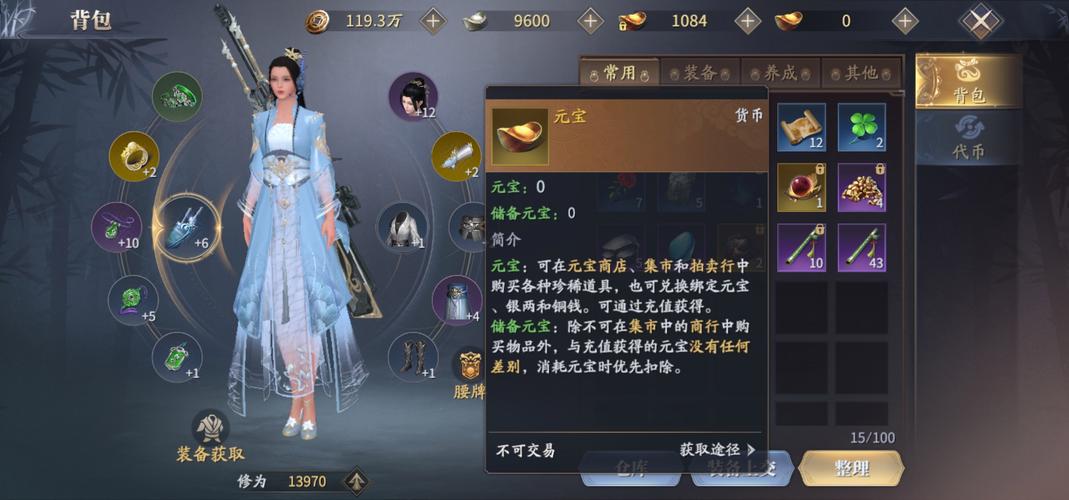
Task: Select the 其他 tab
Action: [861, 72]
